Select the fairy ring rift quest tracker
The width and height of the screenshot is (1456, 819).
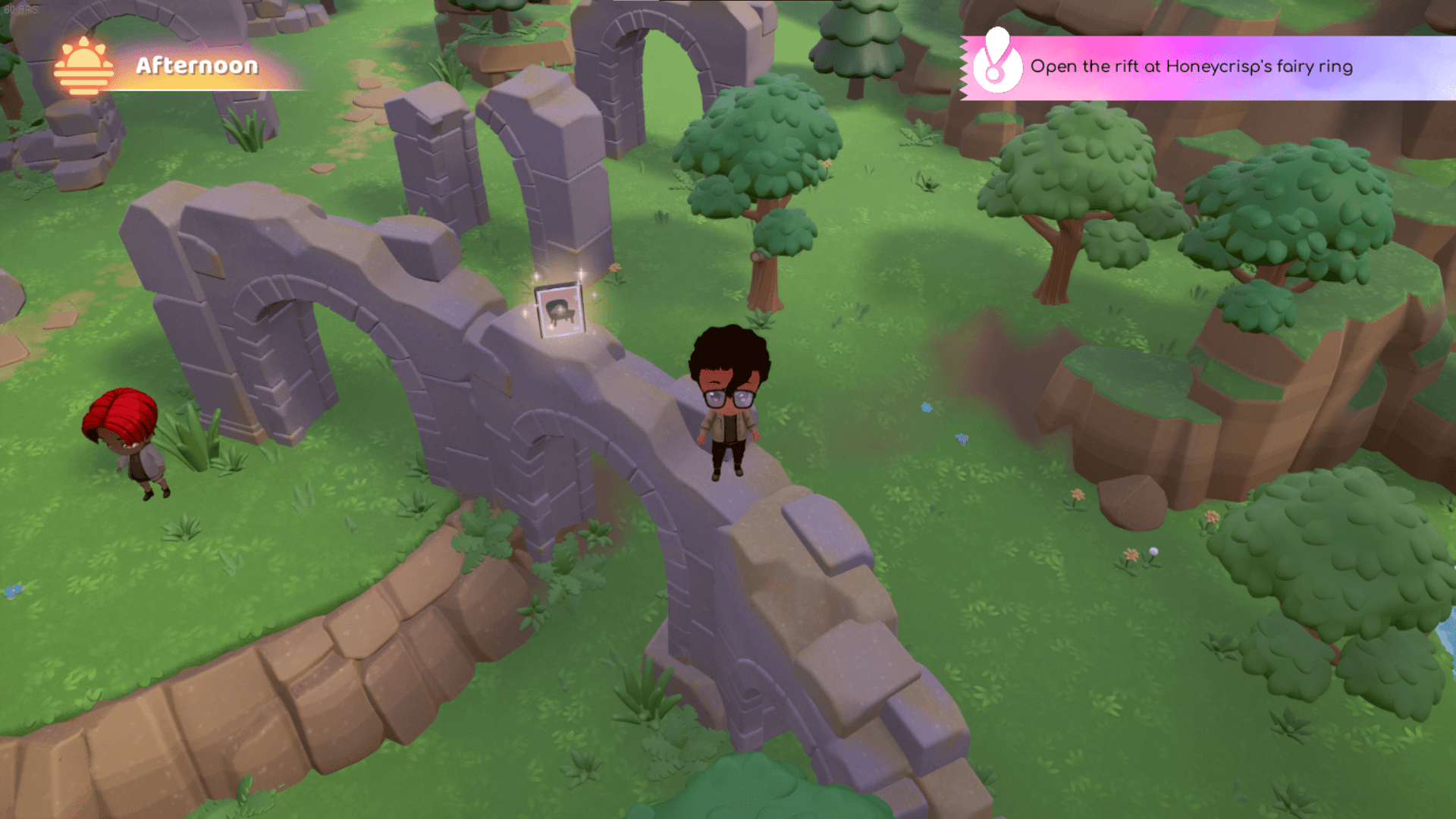tap(1191, 67)
